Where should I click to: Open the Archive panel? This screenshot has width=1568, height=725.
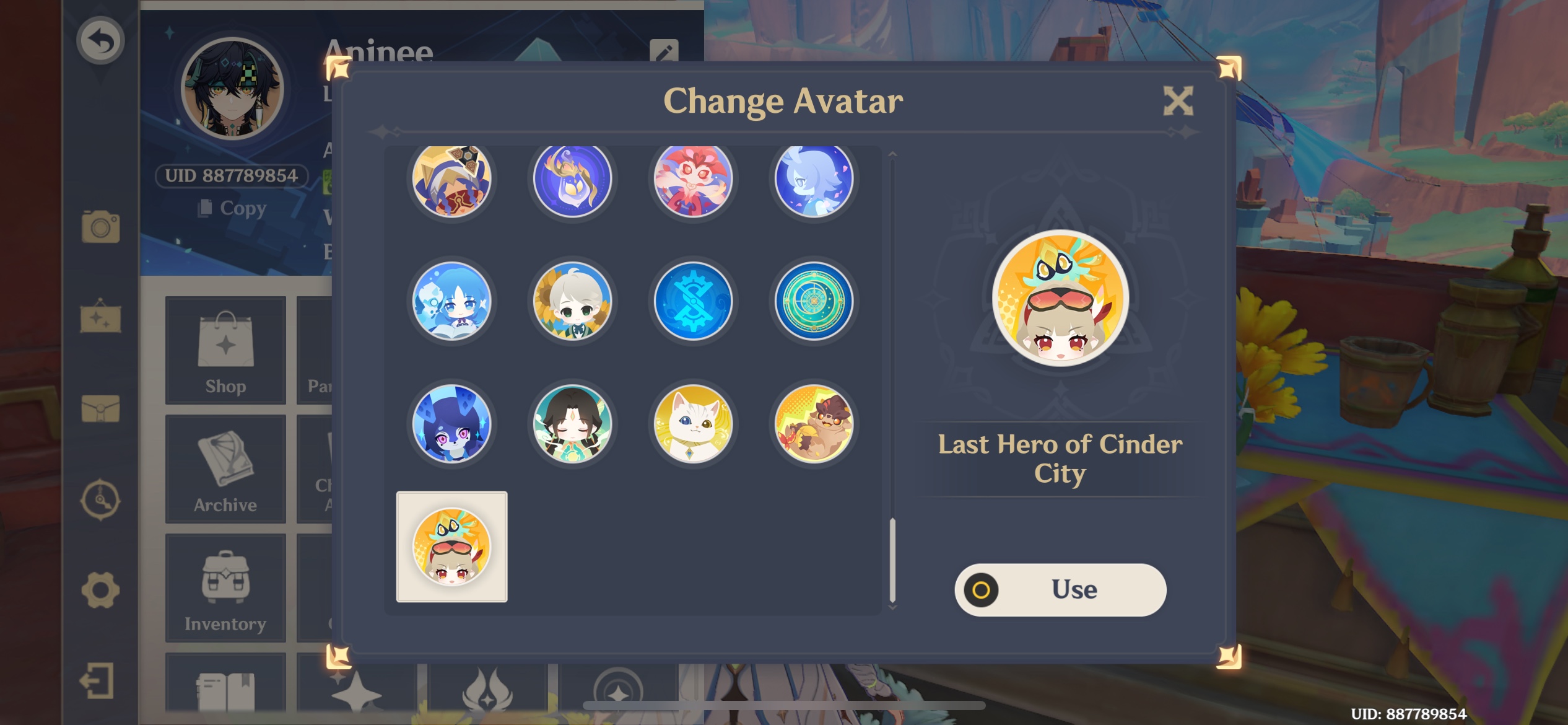225,469
